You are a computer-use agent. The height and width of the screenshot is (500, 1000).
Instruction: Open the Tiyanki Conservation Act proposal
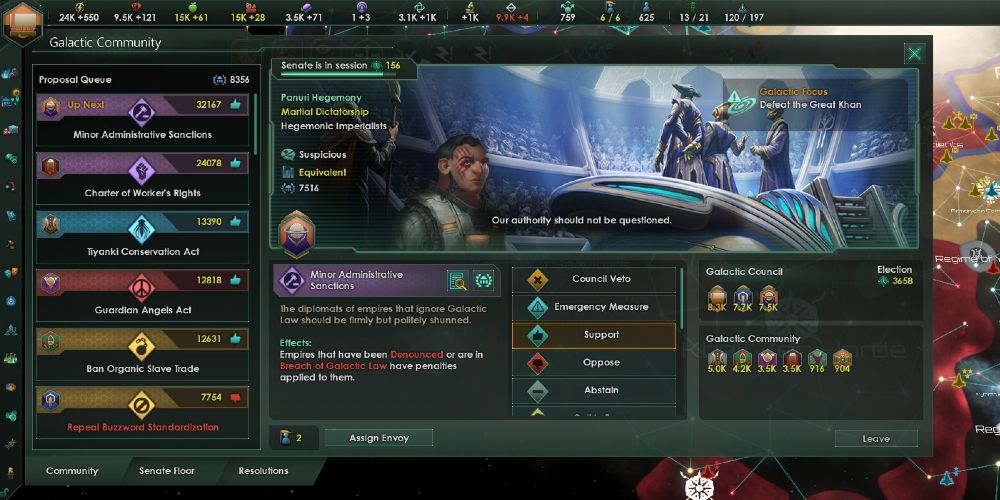click(x=142, y=237)
